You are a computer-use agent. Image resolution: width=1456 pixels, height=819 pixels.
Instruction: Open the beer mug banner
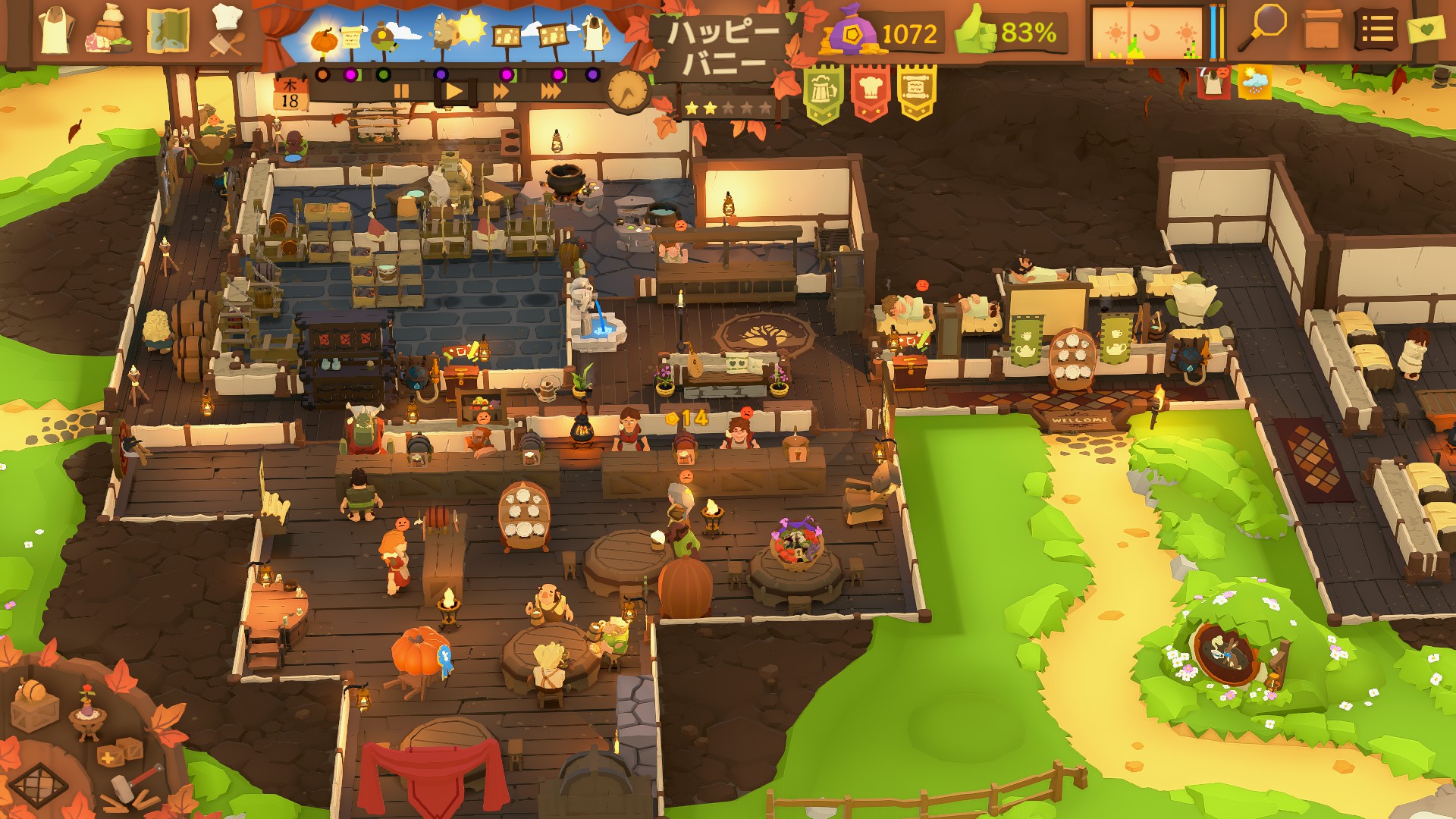click(x=822, y=93)
